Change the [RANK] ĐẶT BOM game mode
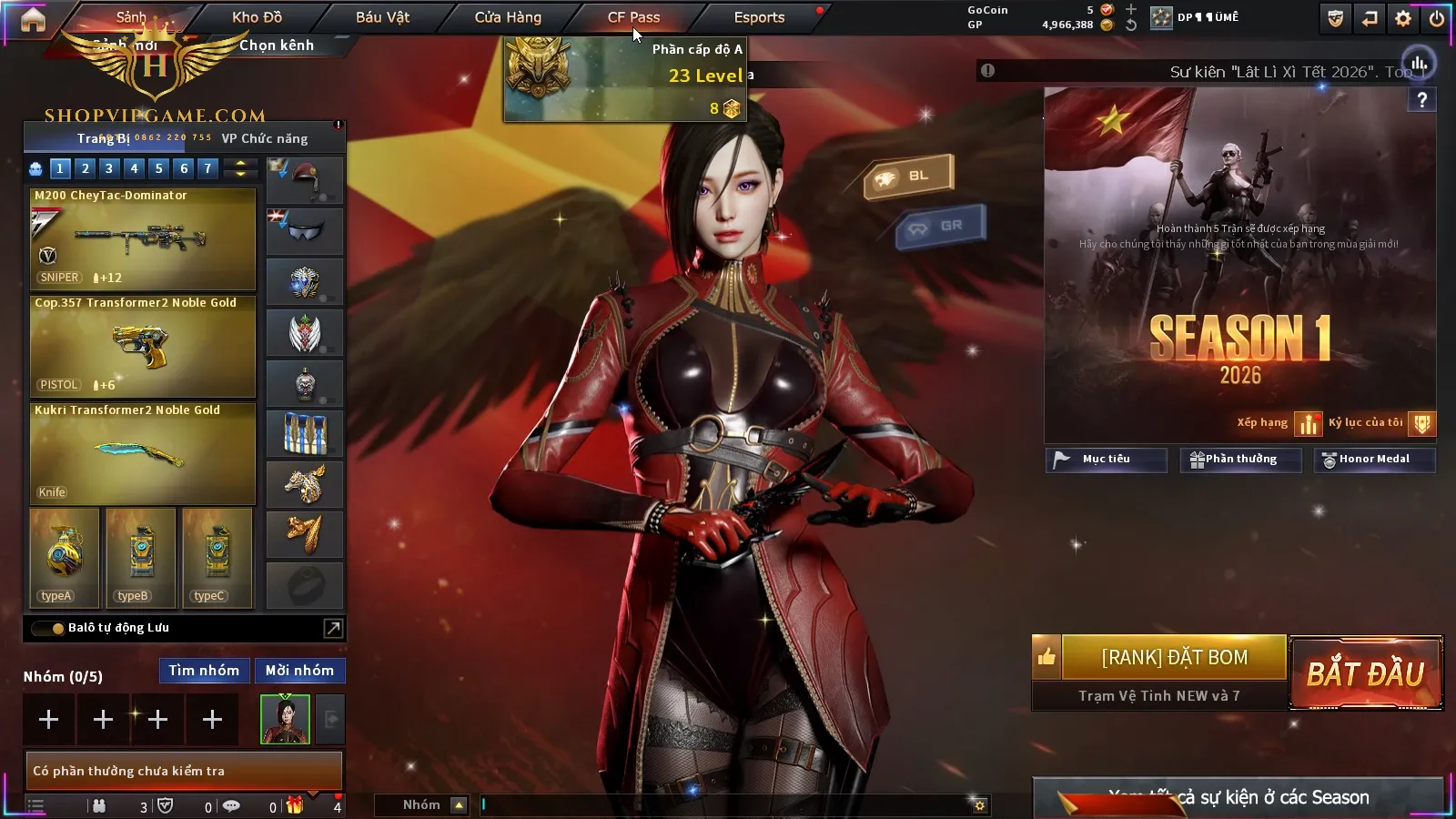 coord(1174,658)
